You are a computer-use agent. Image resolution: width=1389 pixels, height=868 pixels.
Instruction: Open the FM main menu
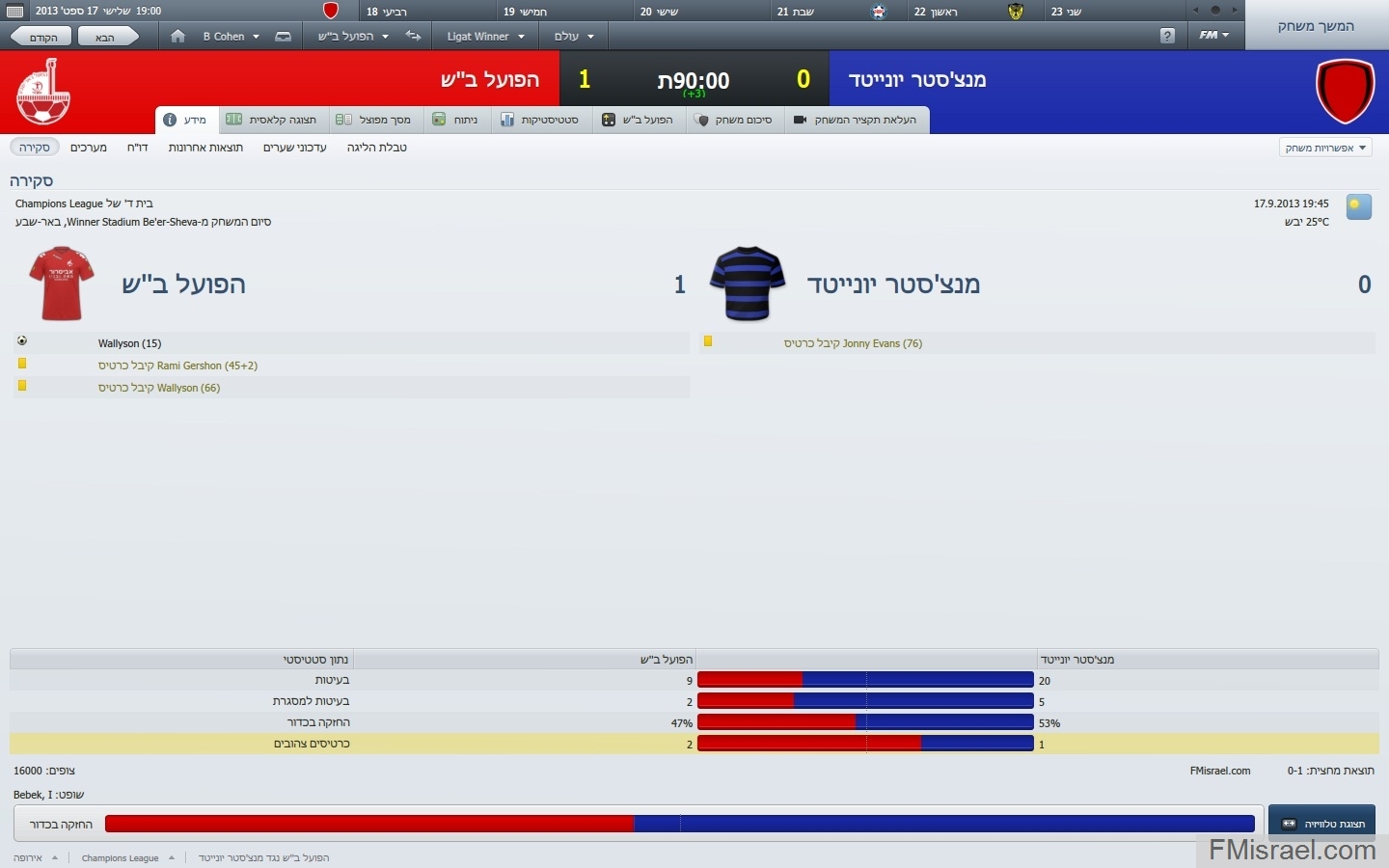point(1213,36)
